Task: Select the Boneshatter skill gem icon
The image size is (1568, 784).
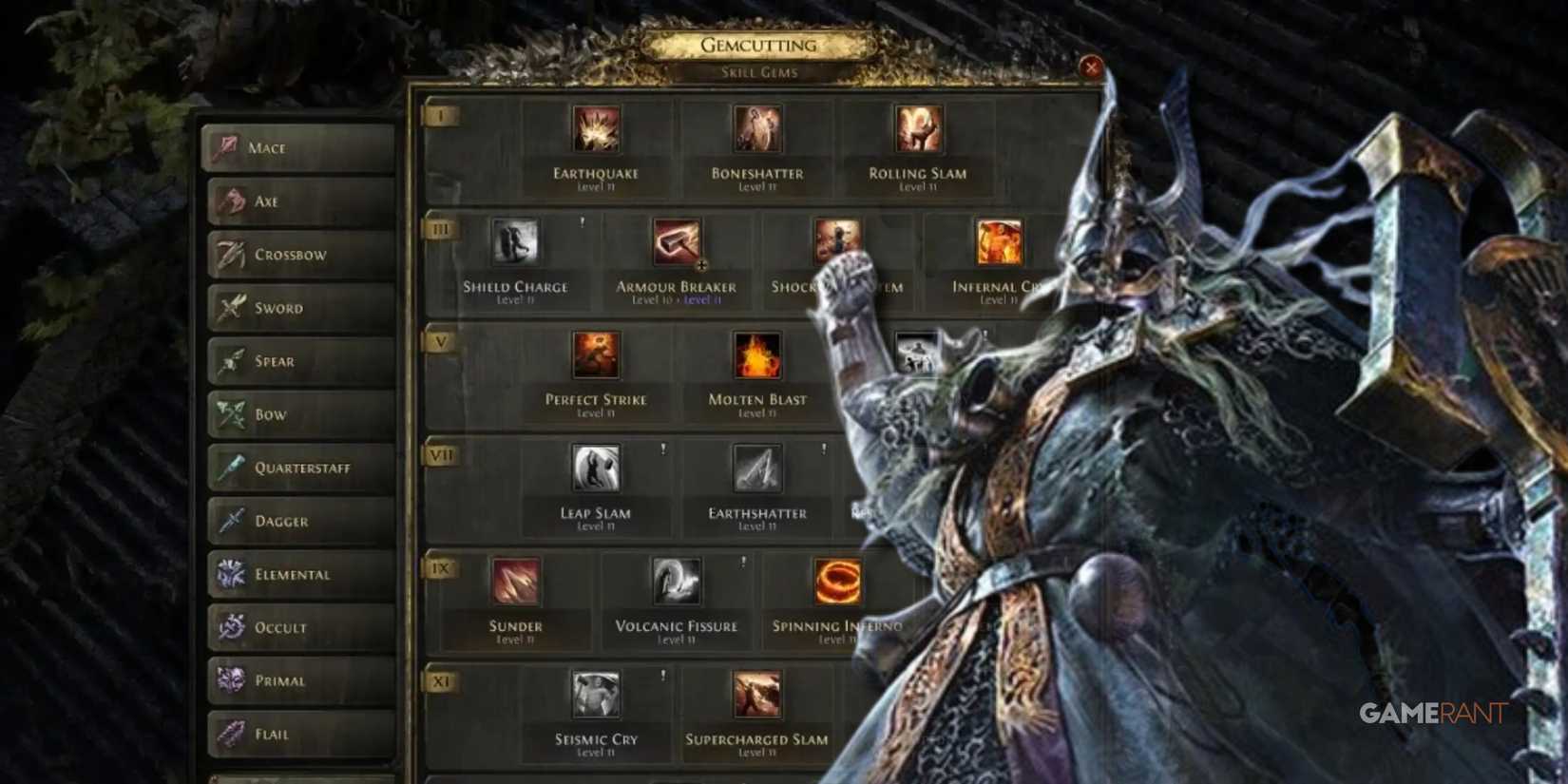Action: pos(755,129)
